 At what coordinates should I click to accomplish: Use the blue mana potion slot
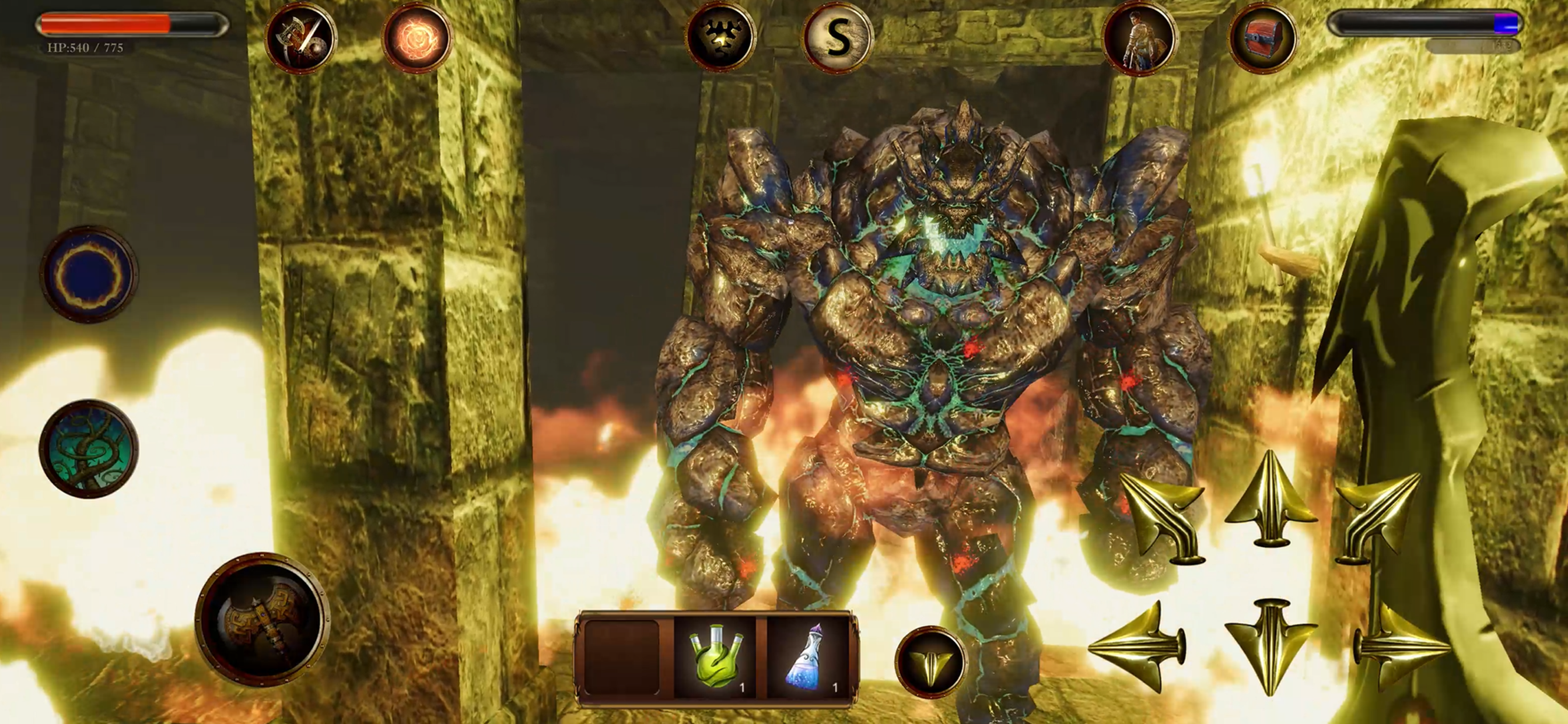pyautogui.click(x=807, y=658)
